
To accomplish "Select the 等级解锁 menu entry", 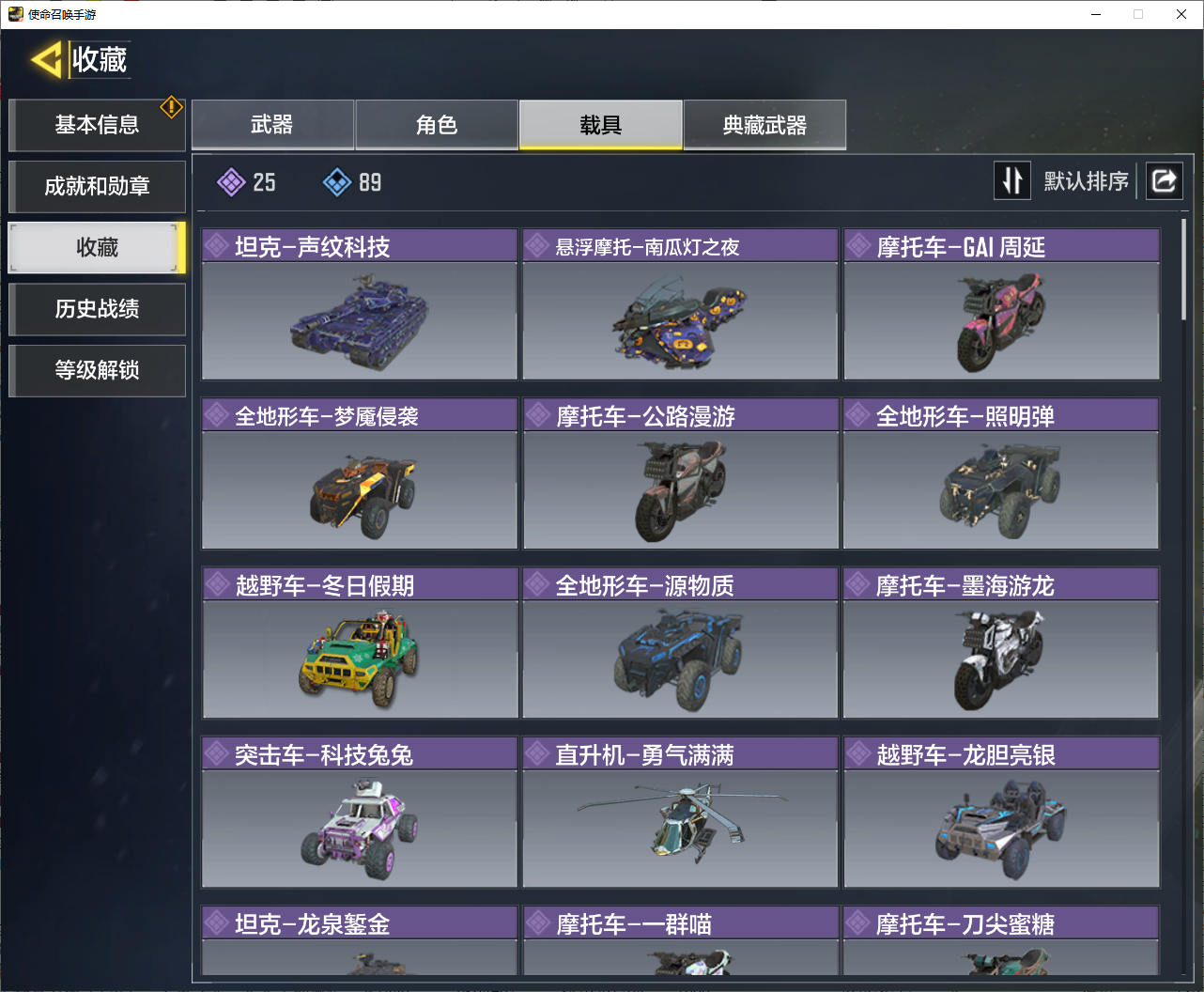I will coord(97,370).
